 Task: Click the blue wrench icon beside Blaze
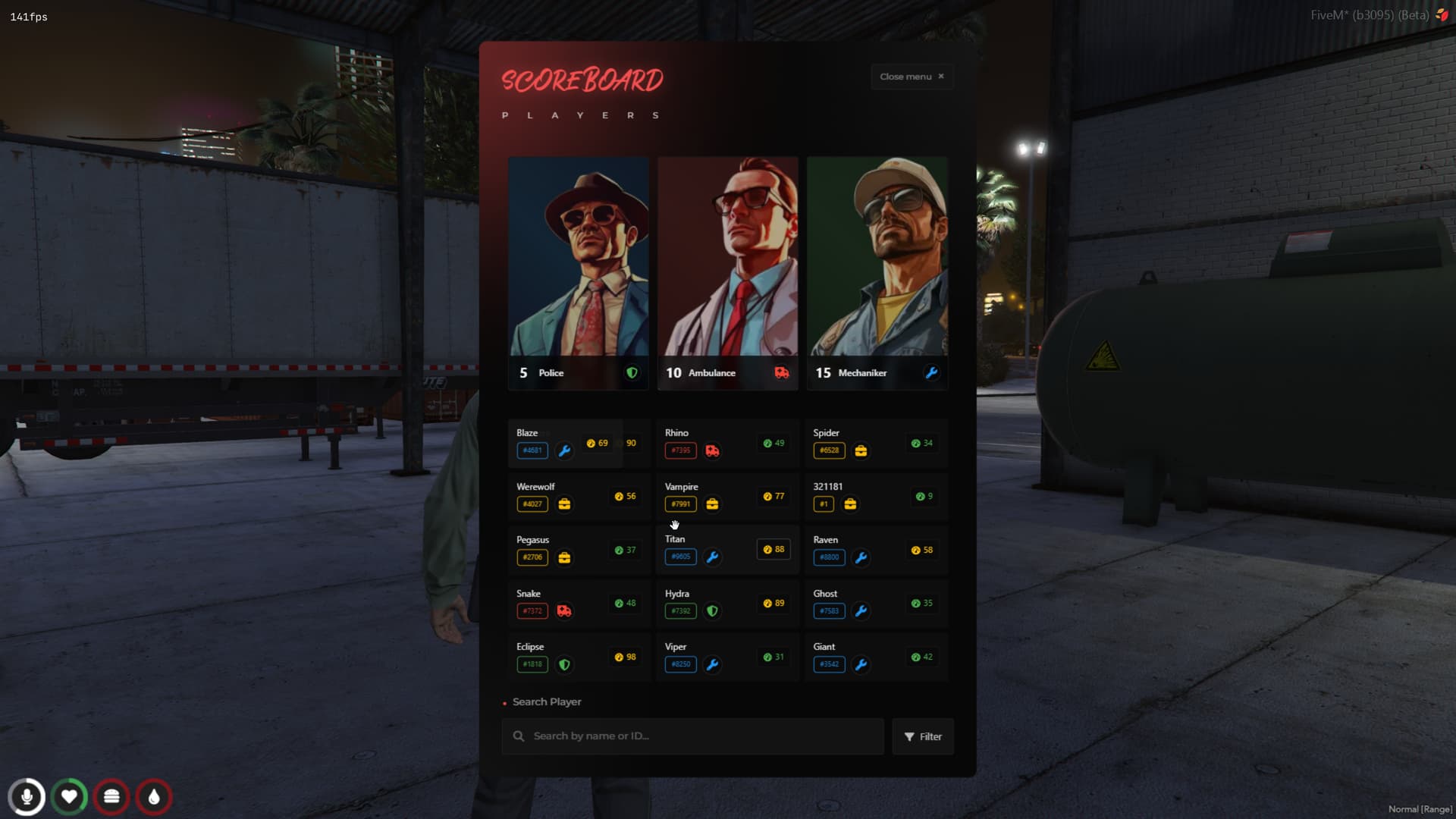[564, 450]
